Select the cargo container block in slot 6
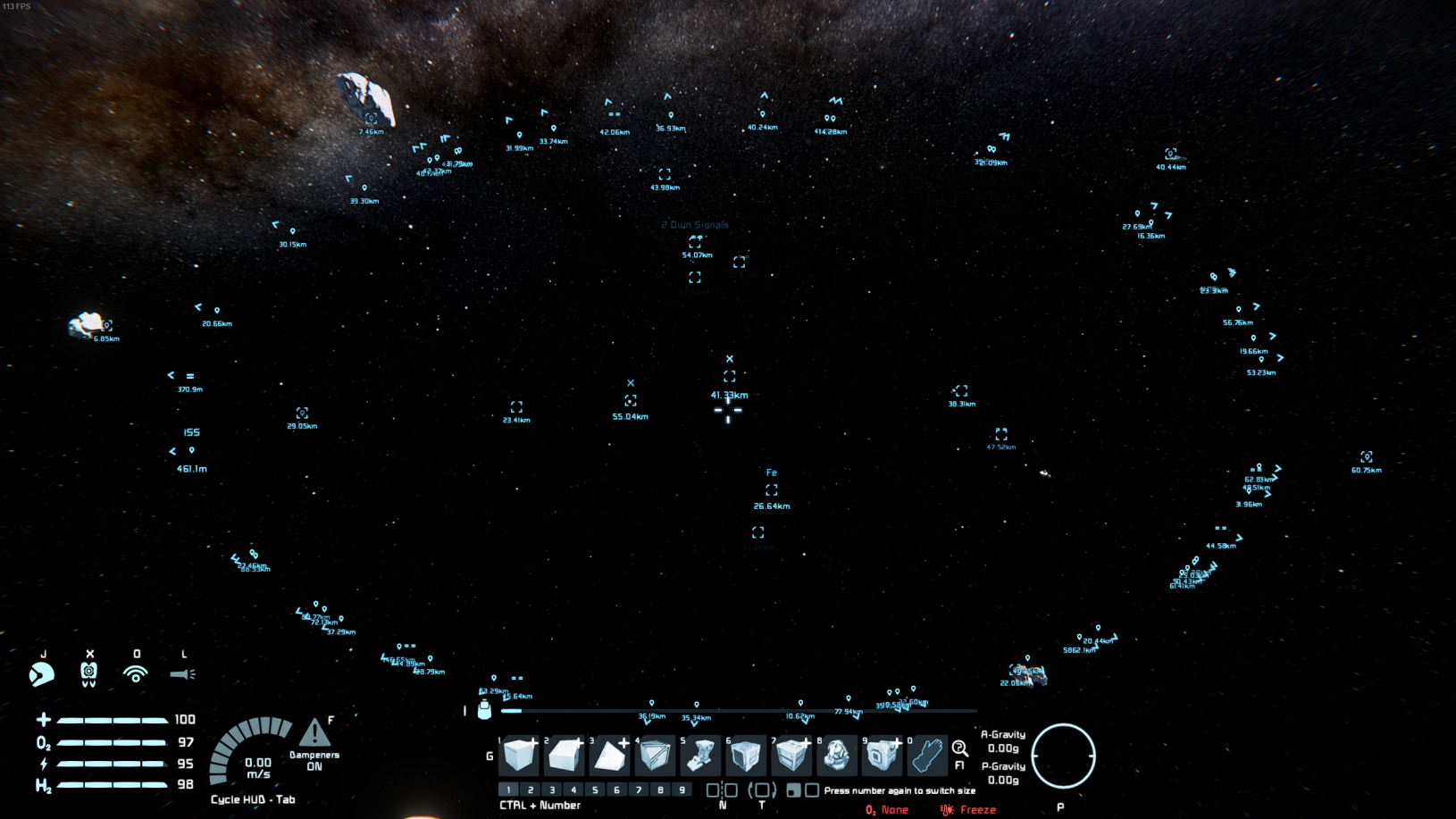The image size is (1456, 819). [747, 756]
